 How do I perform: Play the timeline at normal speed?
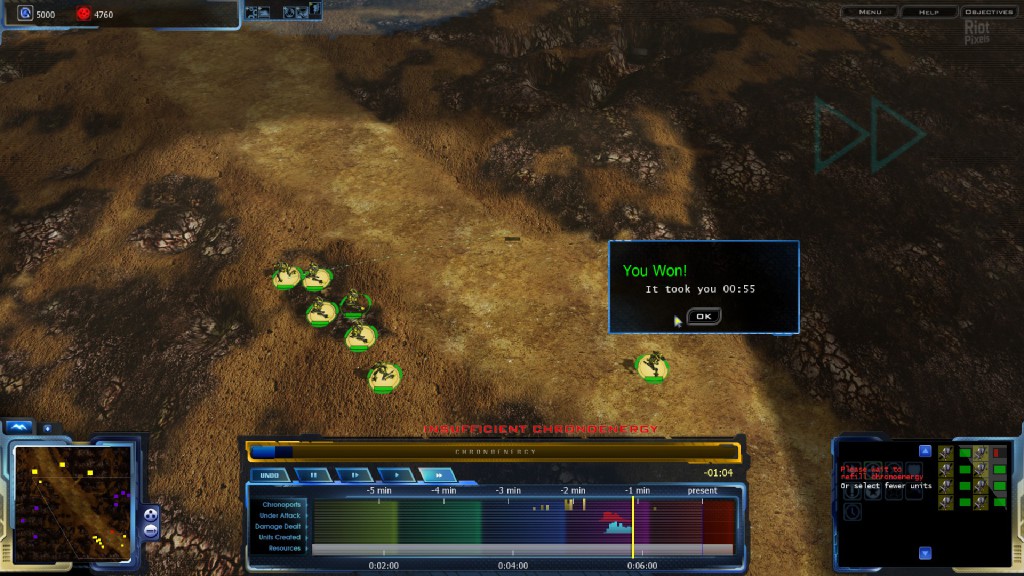click(396, 475)
